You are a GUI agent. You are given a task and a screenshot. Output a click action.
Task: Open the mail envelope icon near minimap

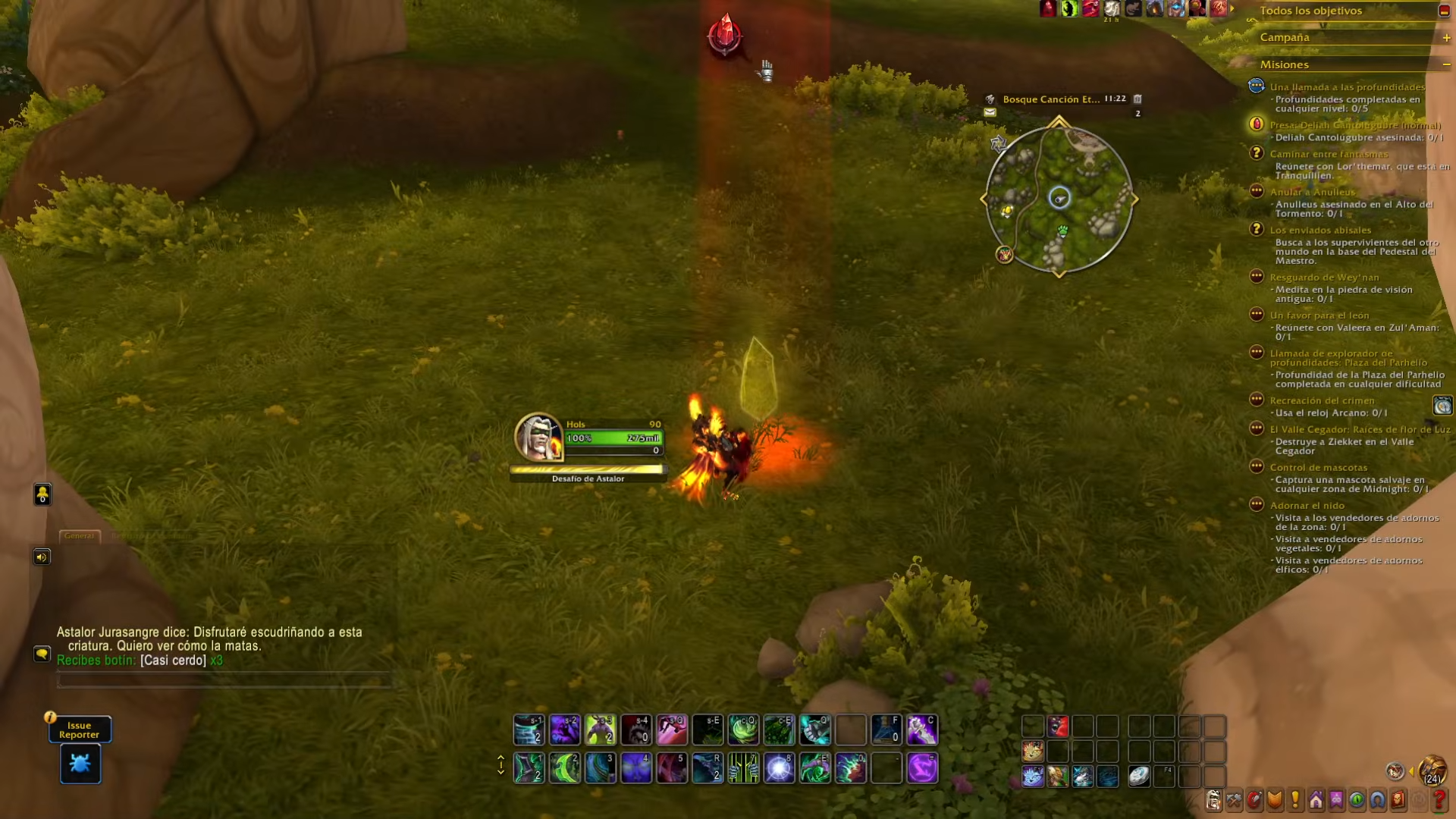990,113
